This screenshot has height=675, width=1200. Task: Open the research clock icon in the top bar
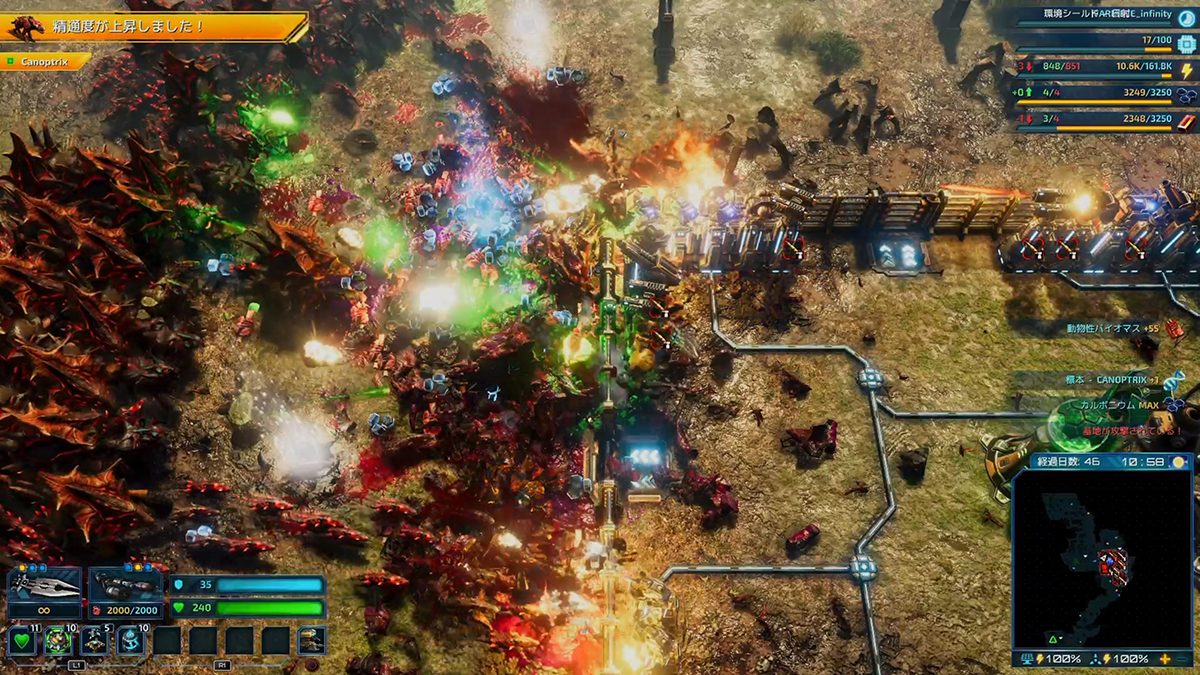tap(1186, 17)
